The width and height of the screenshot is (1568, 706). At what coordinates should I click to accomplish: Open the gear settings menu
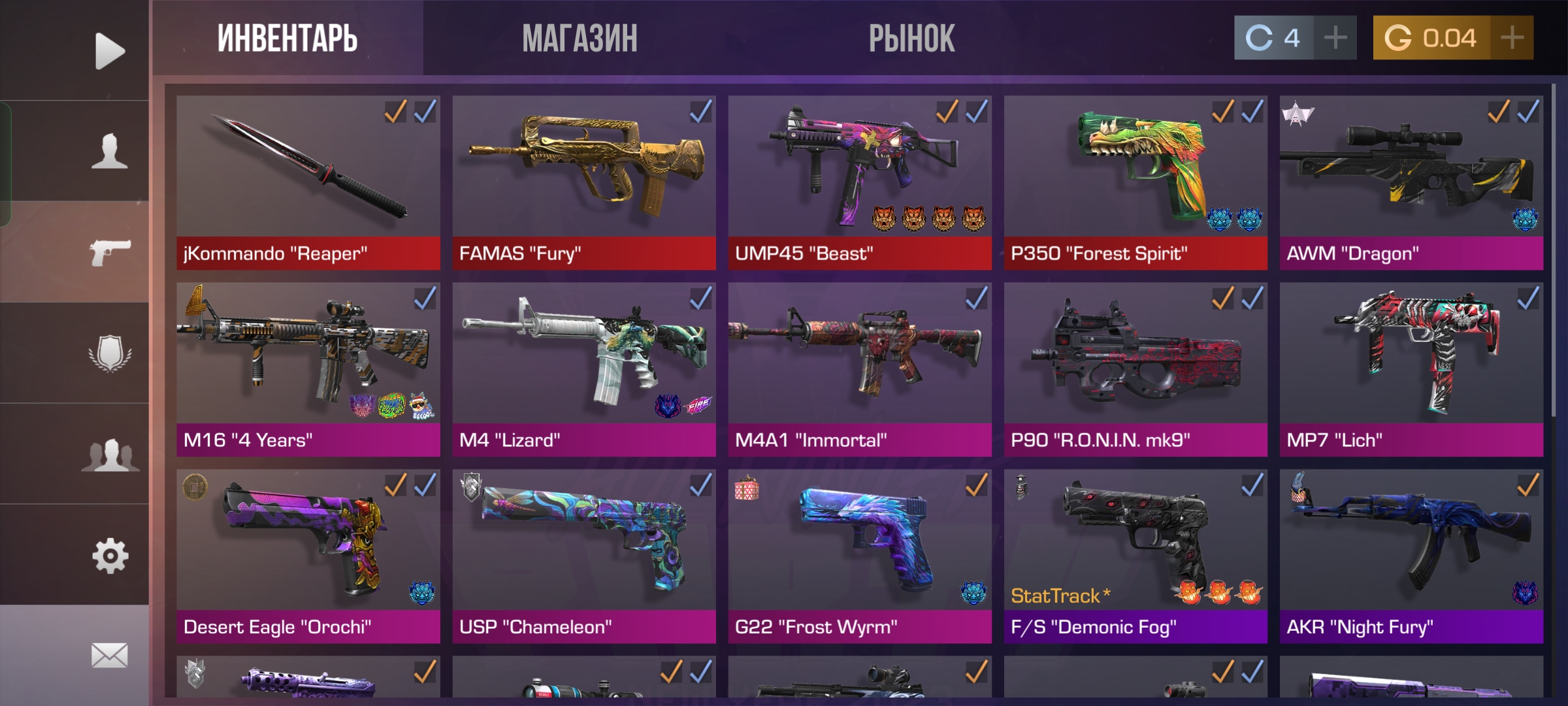click(109, 556)
